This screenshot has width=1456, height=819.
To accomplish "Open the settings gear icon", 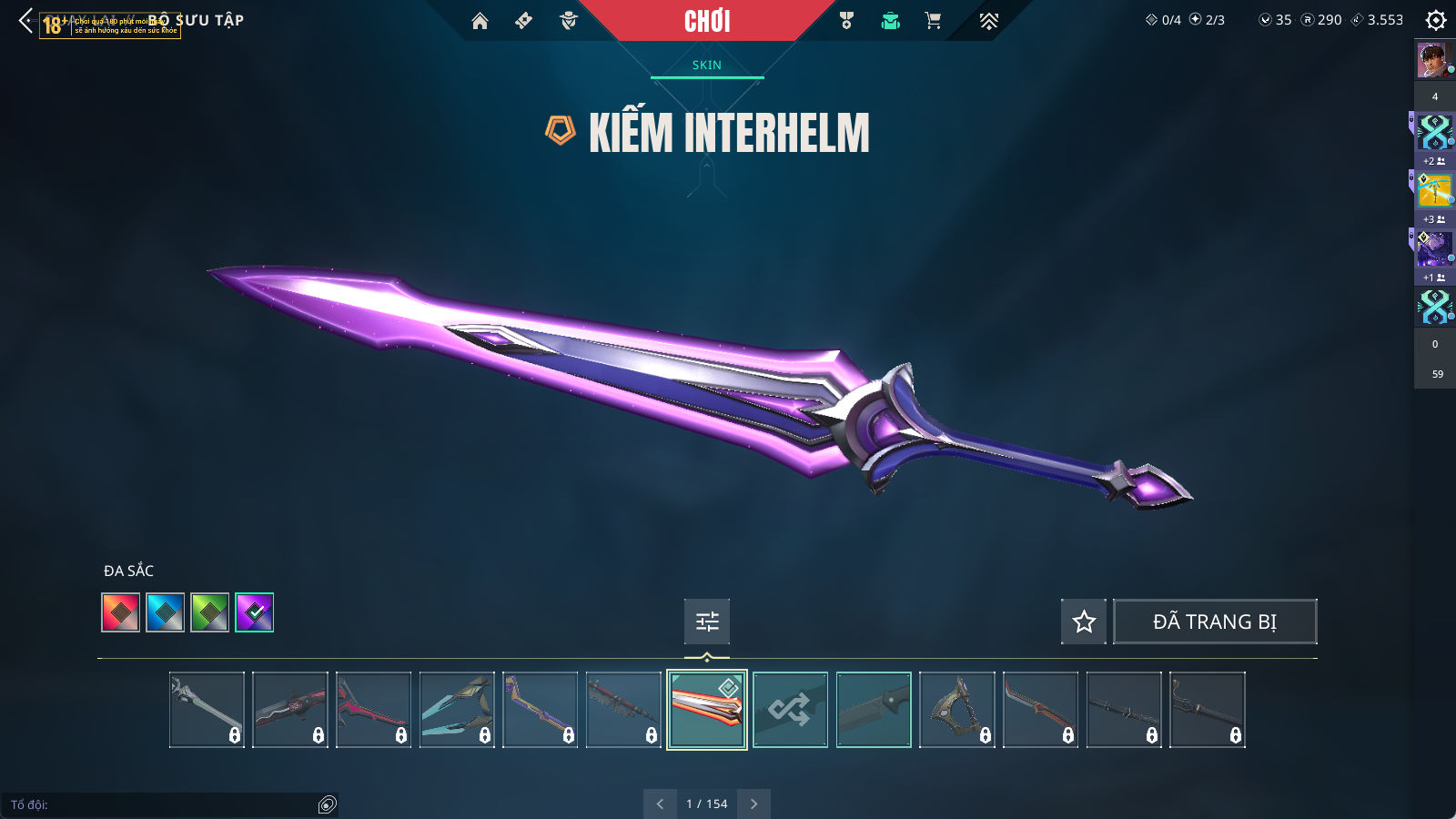I will click(x=1435, y=20).
